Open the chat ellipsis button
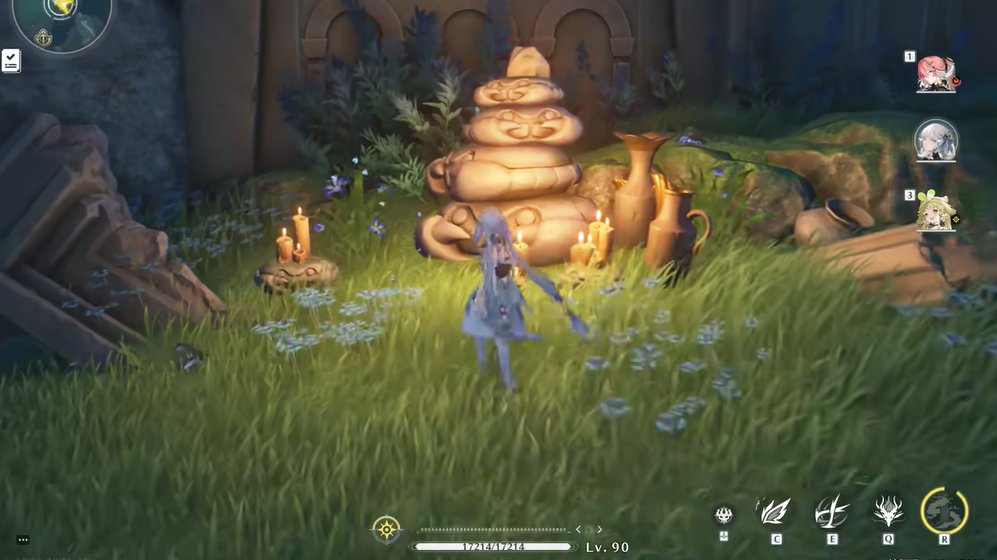 click(x=23, y=540)
